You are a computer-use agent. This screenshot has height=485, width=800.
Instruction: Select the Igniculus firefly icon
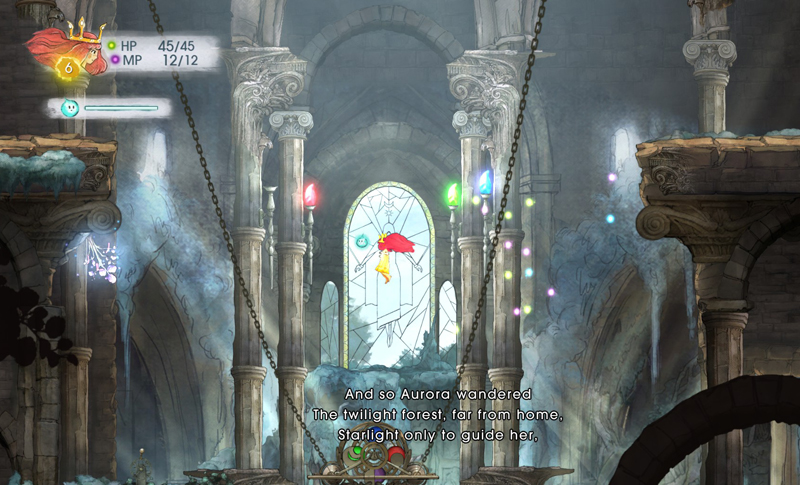70,108
